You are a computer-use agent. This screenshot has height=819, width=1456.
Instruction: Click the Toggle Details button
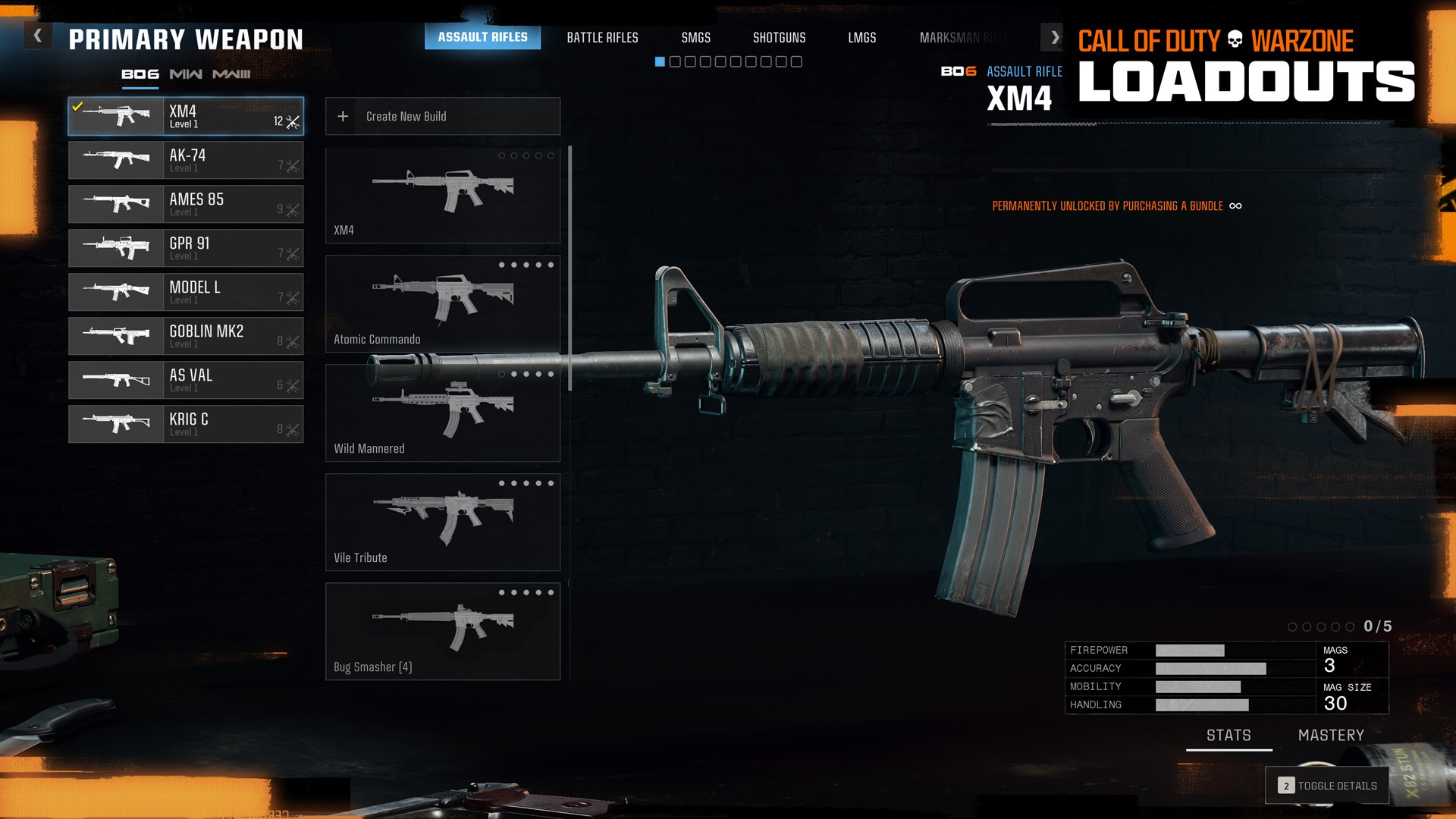tap(1327, 786)
